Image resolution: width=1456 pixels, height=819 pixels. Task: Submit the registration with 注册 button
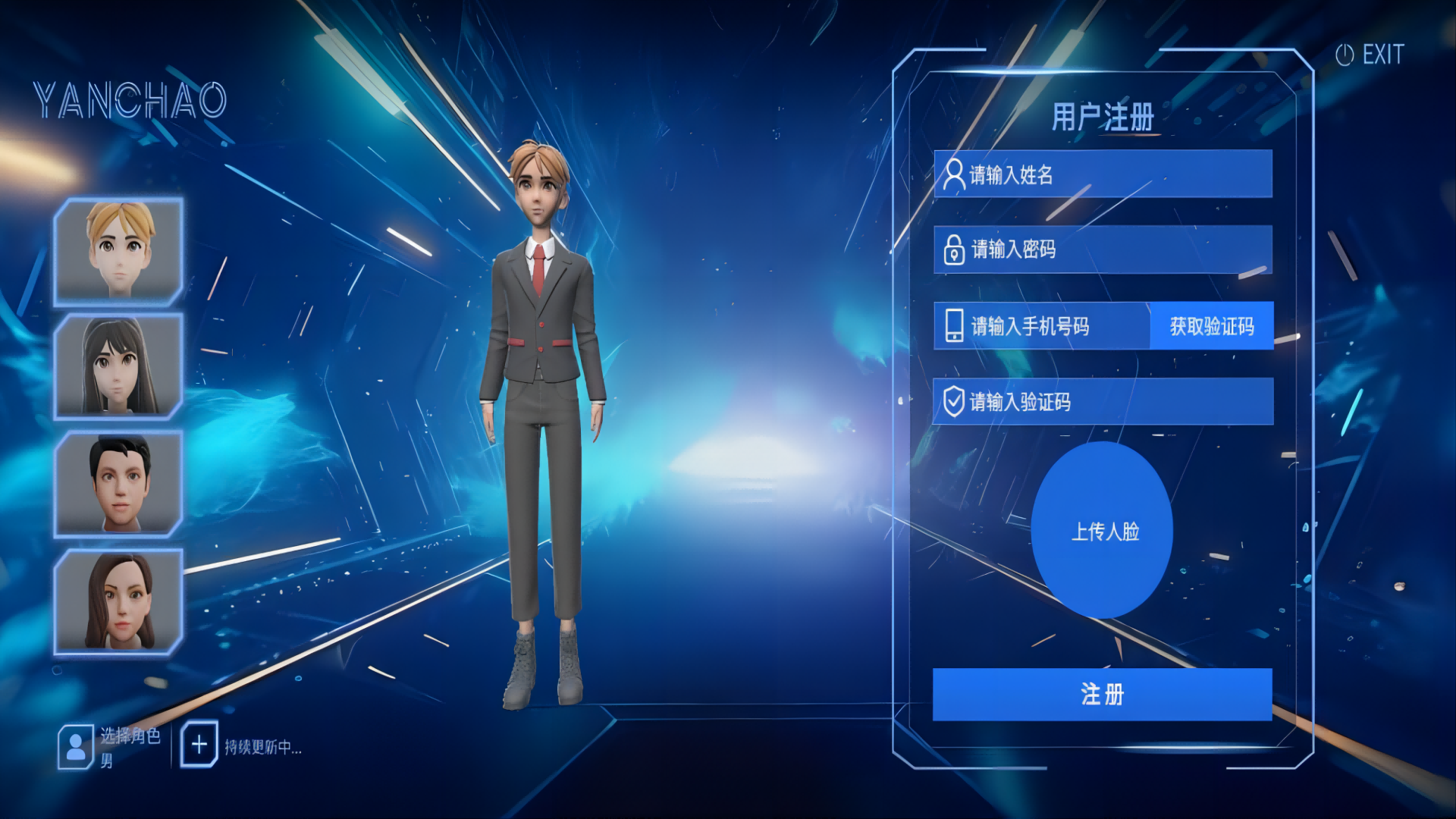click(x=1102, y=694)
